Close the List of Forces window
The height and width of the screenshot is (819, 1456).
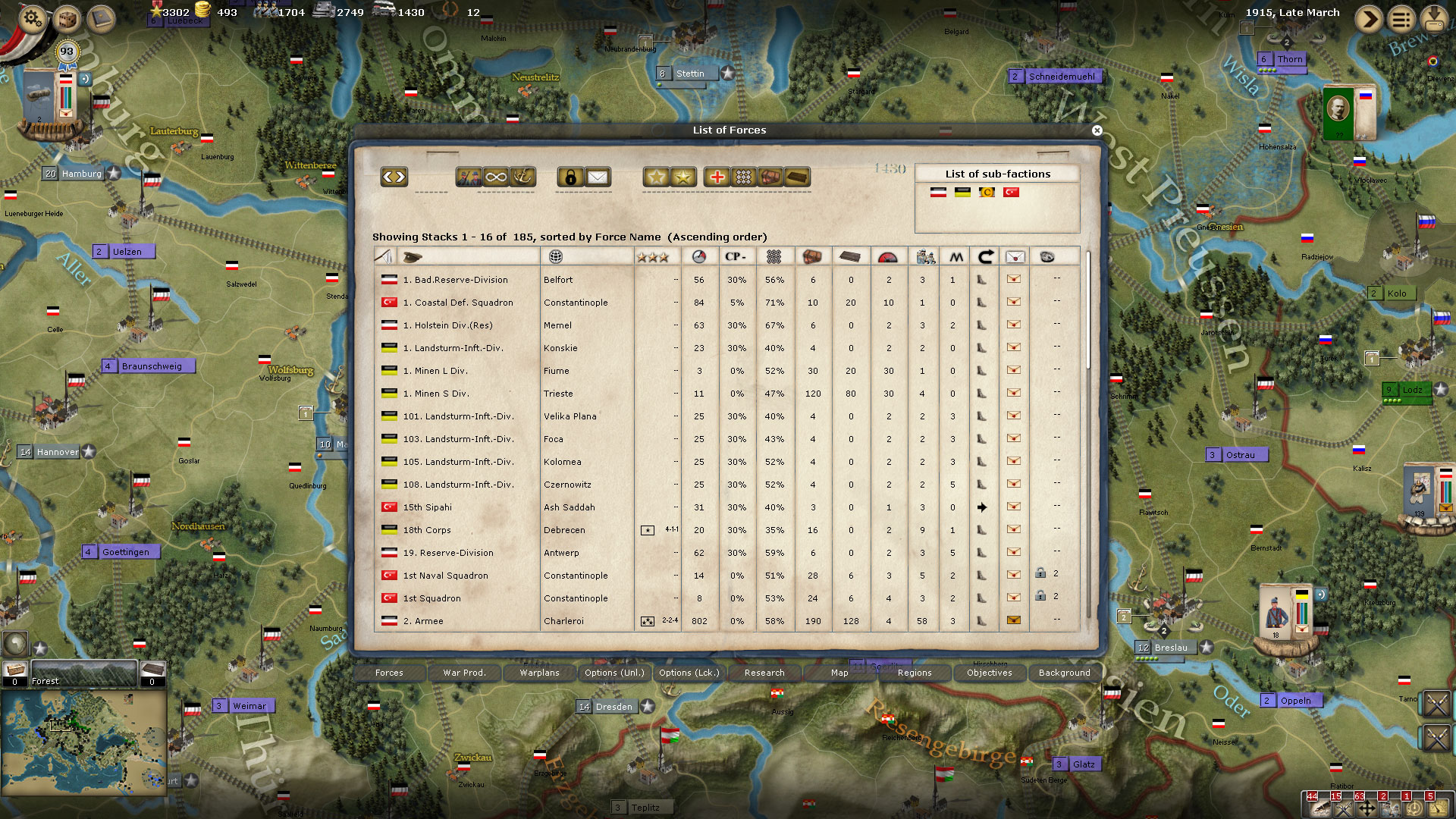1097,130
